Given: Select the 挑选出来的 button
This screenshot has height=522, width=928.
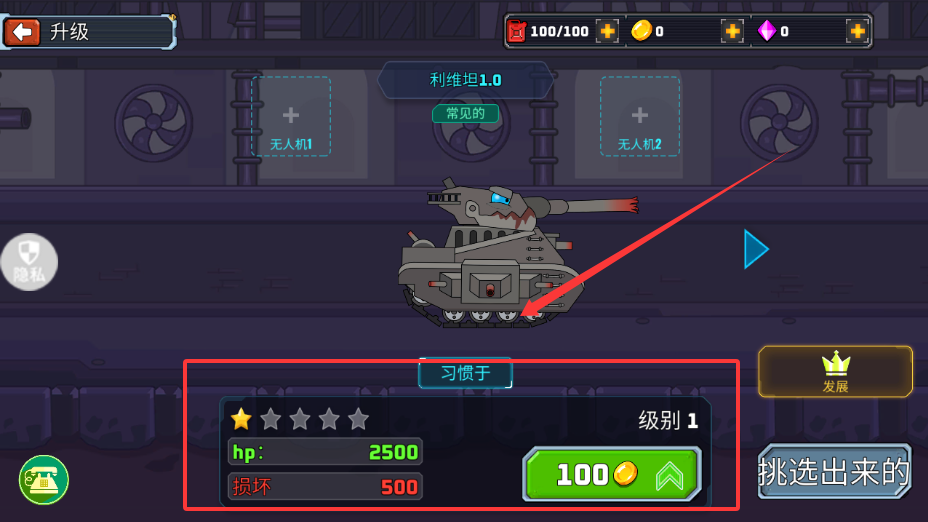Looking at the screenshot, I should (x=835, y=471).
